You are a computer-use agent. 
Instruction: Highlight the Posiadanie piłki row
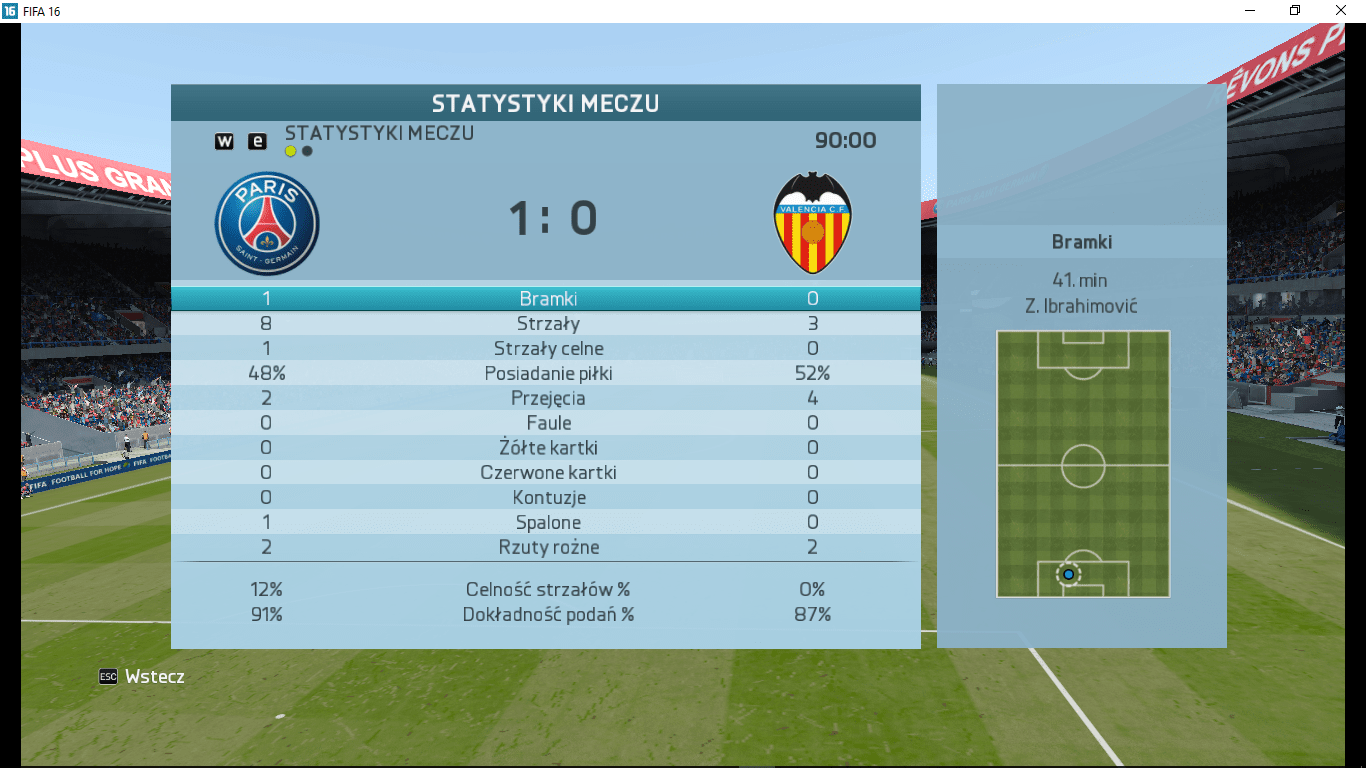click(548, 373)
